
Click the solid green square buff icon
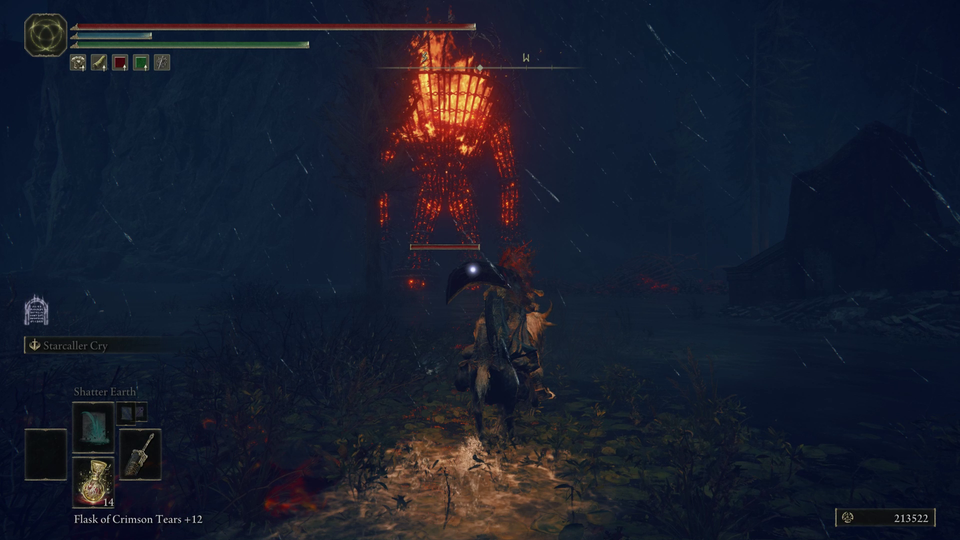pyautogui.click(x=141, y=63)
